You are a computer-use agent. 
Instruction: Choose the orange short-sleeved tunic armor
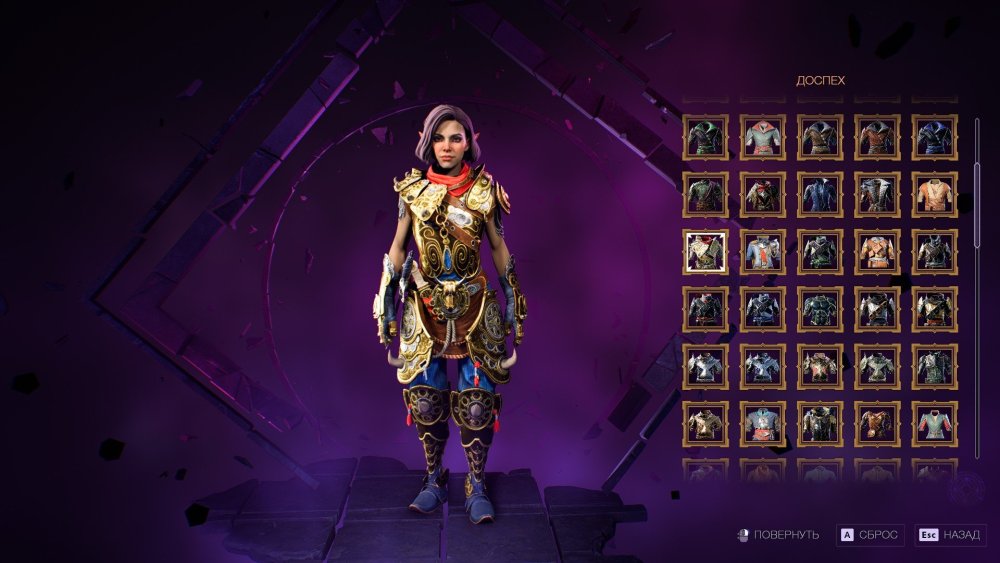pyautogui.click(x=934, y=195)
